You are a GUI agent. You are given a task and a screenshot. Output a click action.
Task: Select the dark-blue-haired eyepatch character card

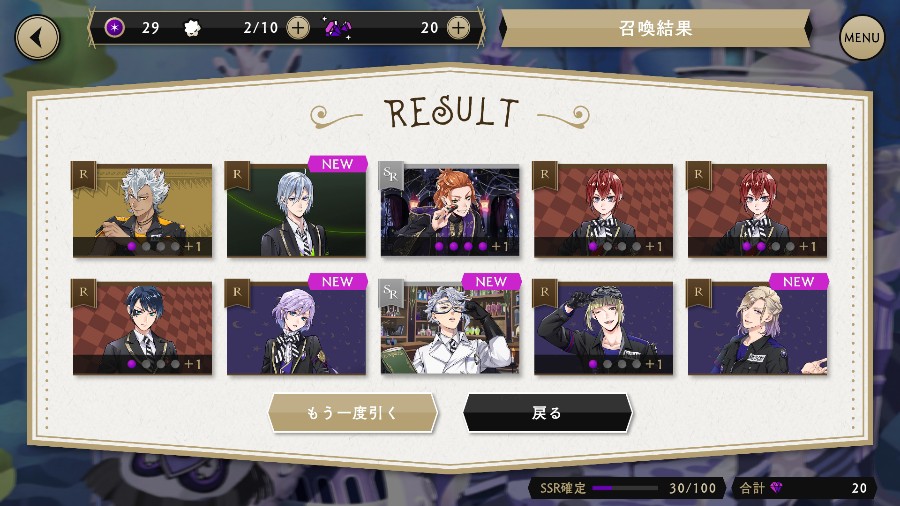(x=142, y=327)
